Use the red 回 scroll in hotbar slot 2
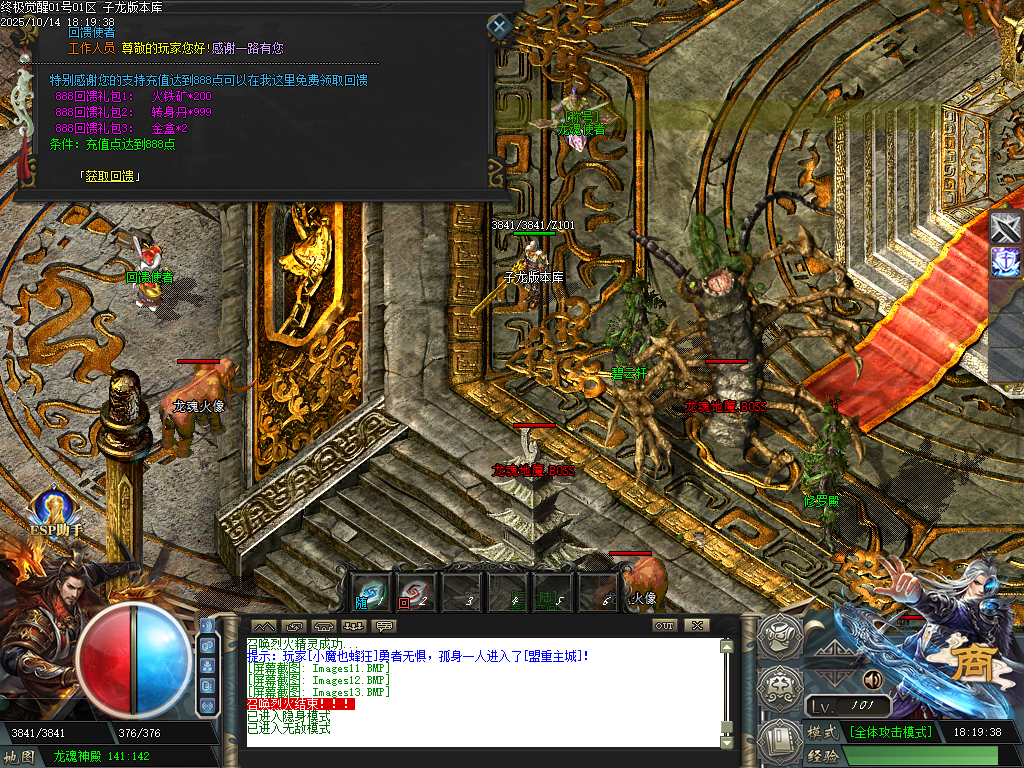 click(413, 592)
